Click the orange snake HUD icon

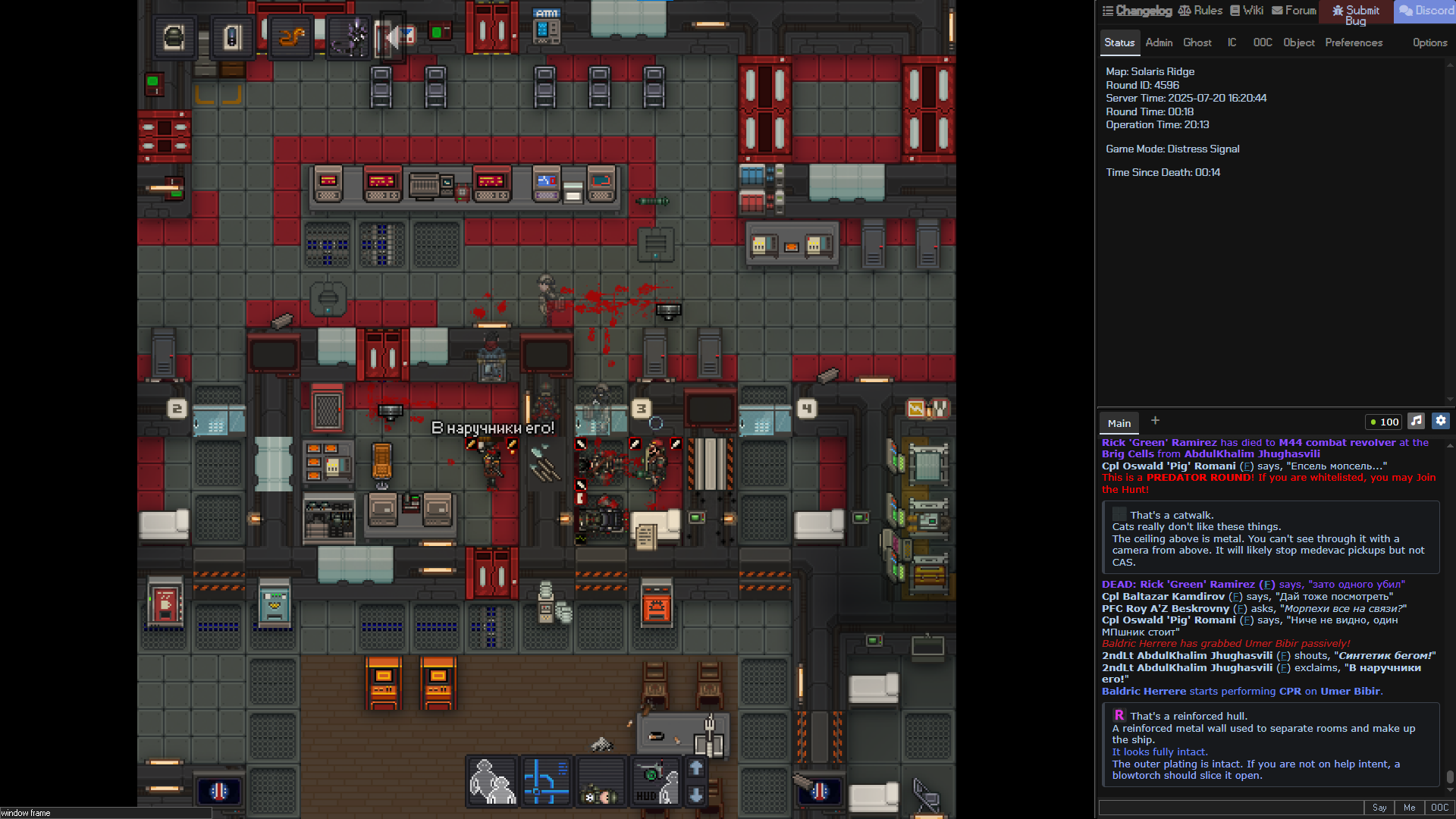pos(290,36)
